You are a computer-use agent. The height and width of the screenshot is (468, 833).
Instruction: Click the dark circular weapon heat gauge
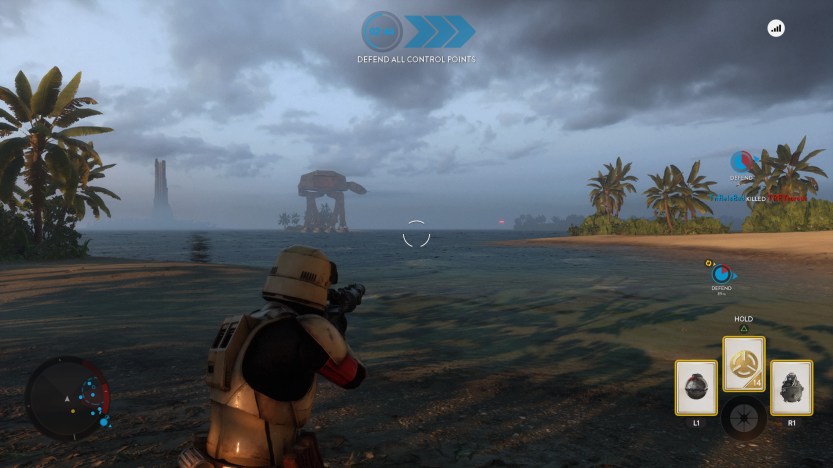click(x=744, y=417)
